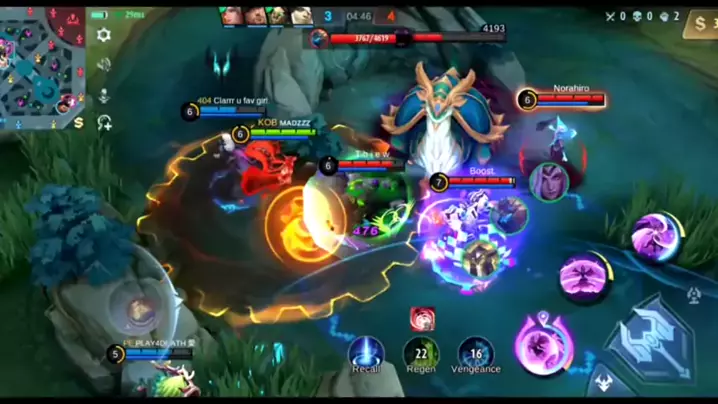Trigger the upper purple swirl skill
The width and height of the screenshot is (718, 404).
coord(656,237)
